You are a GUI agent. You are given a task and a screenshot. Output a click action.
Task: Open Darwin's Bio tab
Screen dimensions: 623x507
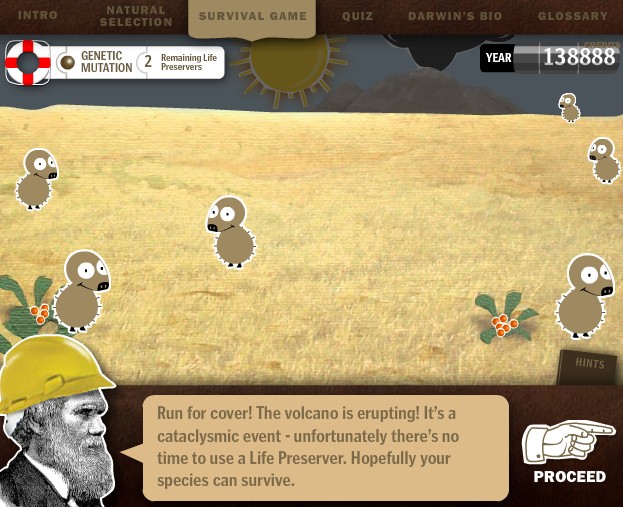[456, 16]
